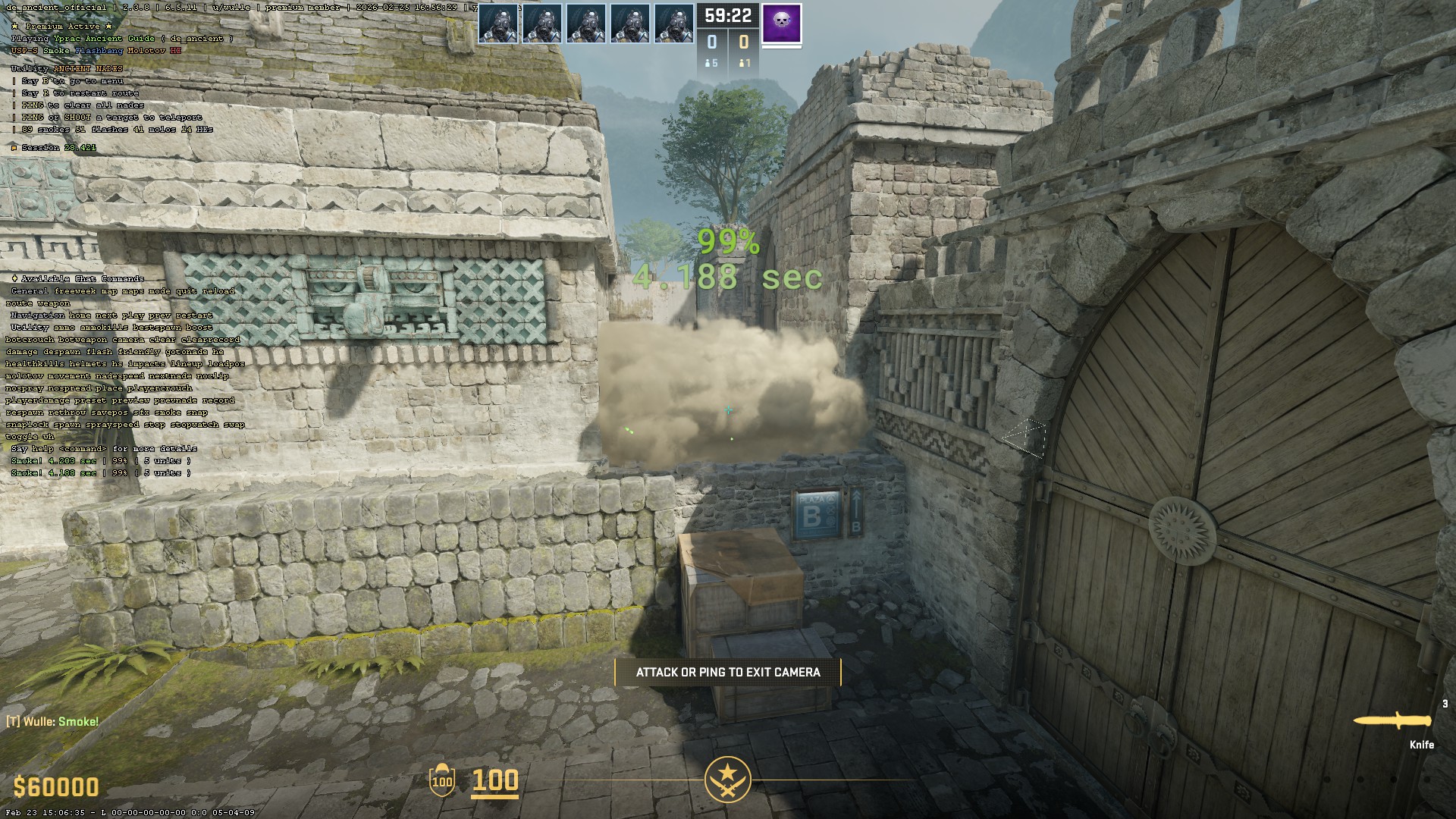
Task: Select the purple skull player avatar
Action: pos(781,24)
